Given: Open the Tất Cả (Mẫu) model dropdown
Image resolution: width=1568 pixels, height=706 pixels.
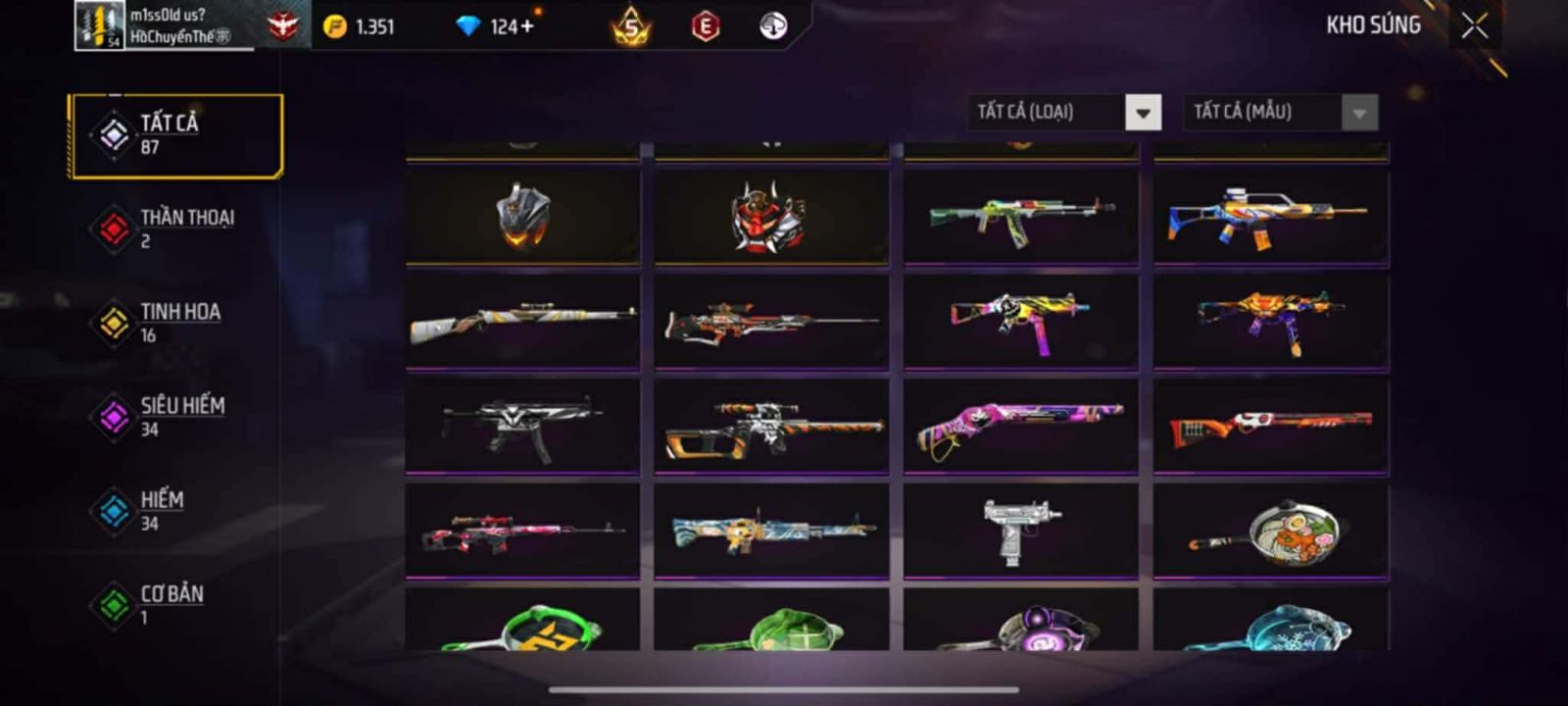Looking at the screenshot, I should [1359, 113].
